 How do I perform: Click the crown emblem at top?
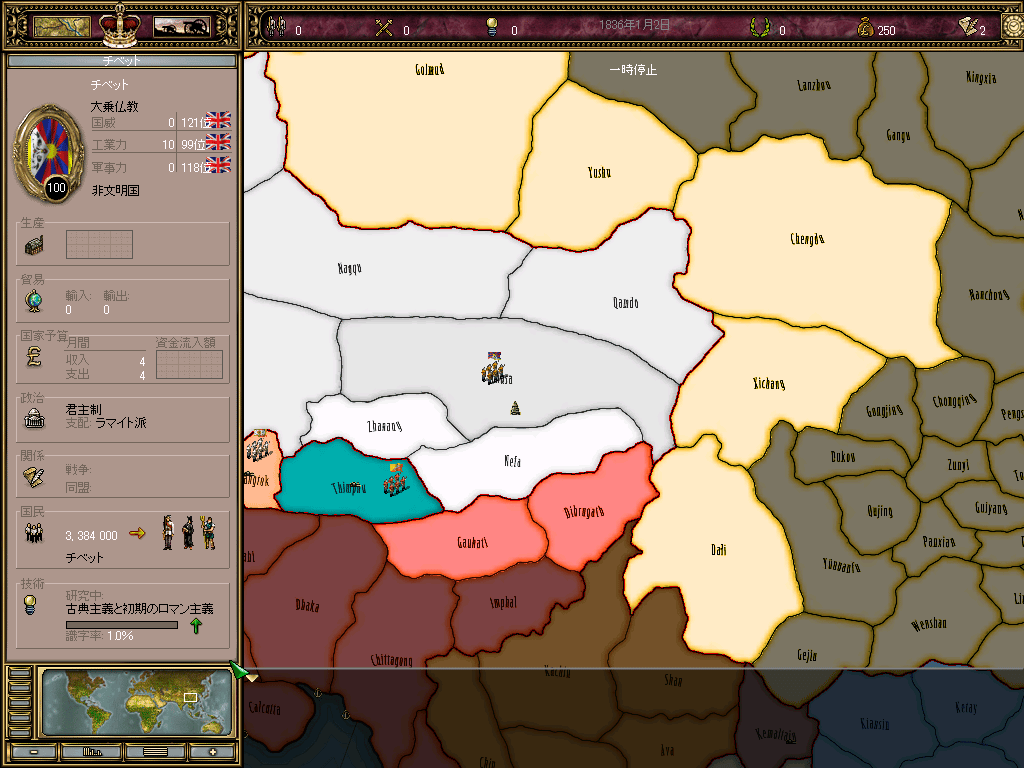(121, 22)
